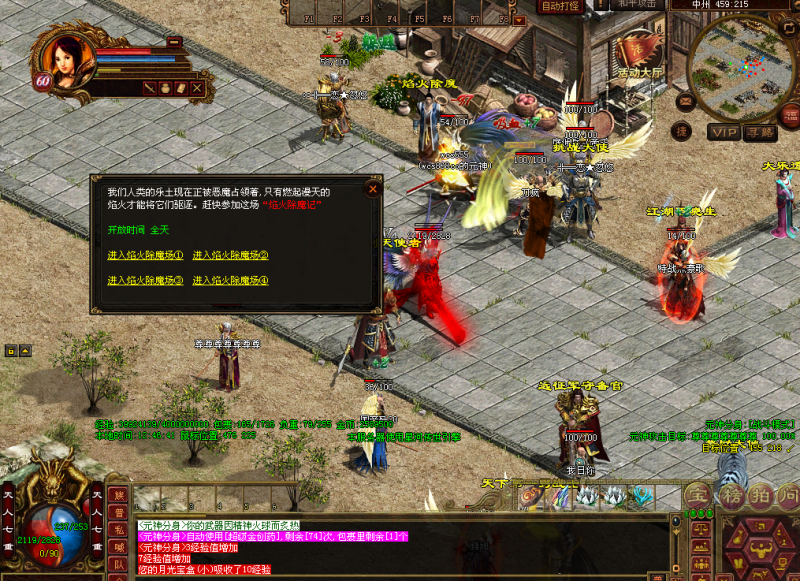Viewport: 800px width, 581px height.
Task: Switch the 和平攻击 attack mode
Action: tap(637, 4)
